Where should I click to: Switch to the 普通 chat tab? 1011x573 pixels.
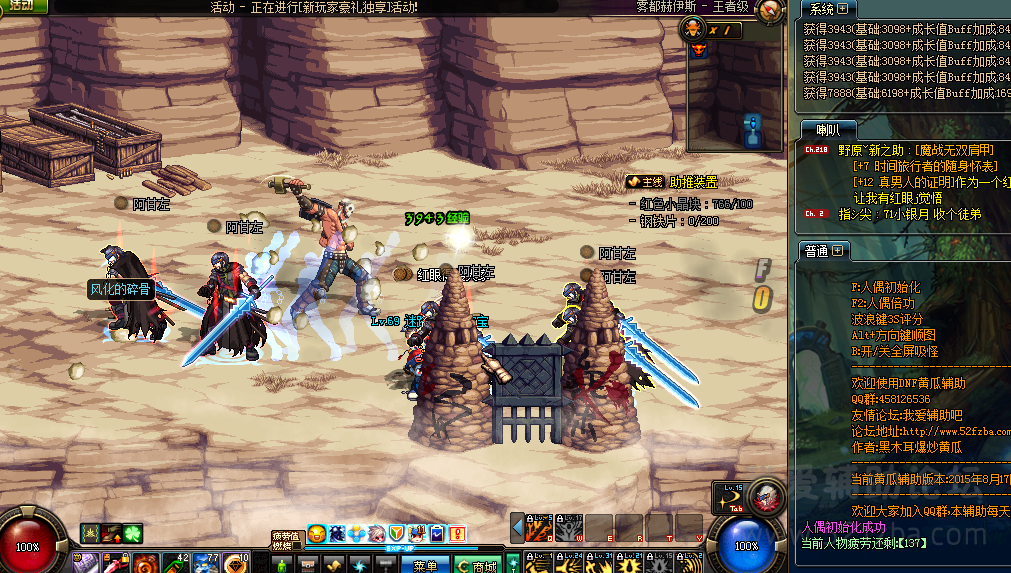coord(815,250)
